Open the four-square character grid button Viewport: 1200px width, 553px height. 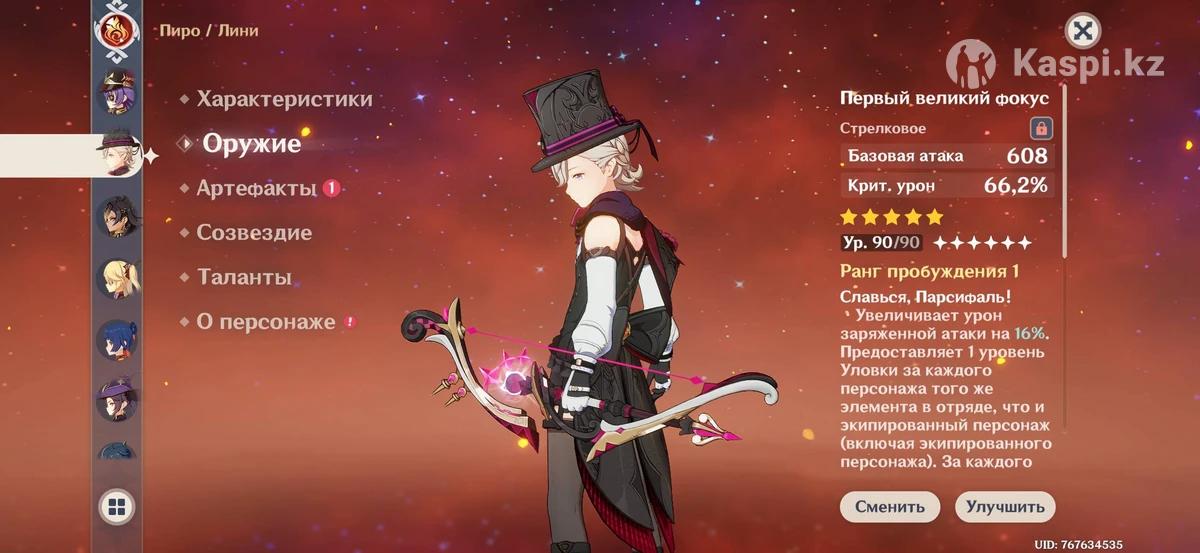[116, 507]
